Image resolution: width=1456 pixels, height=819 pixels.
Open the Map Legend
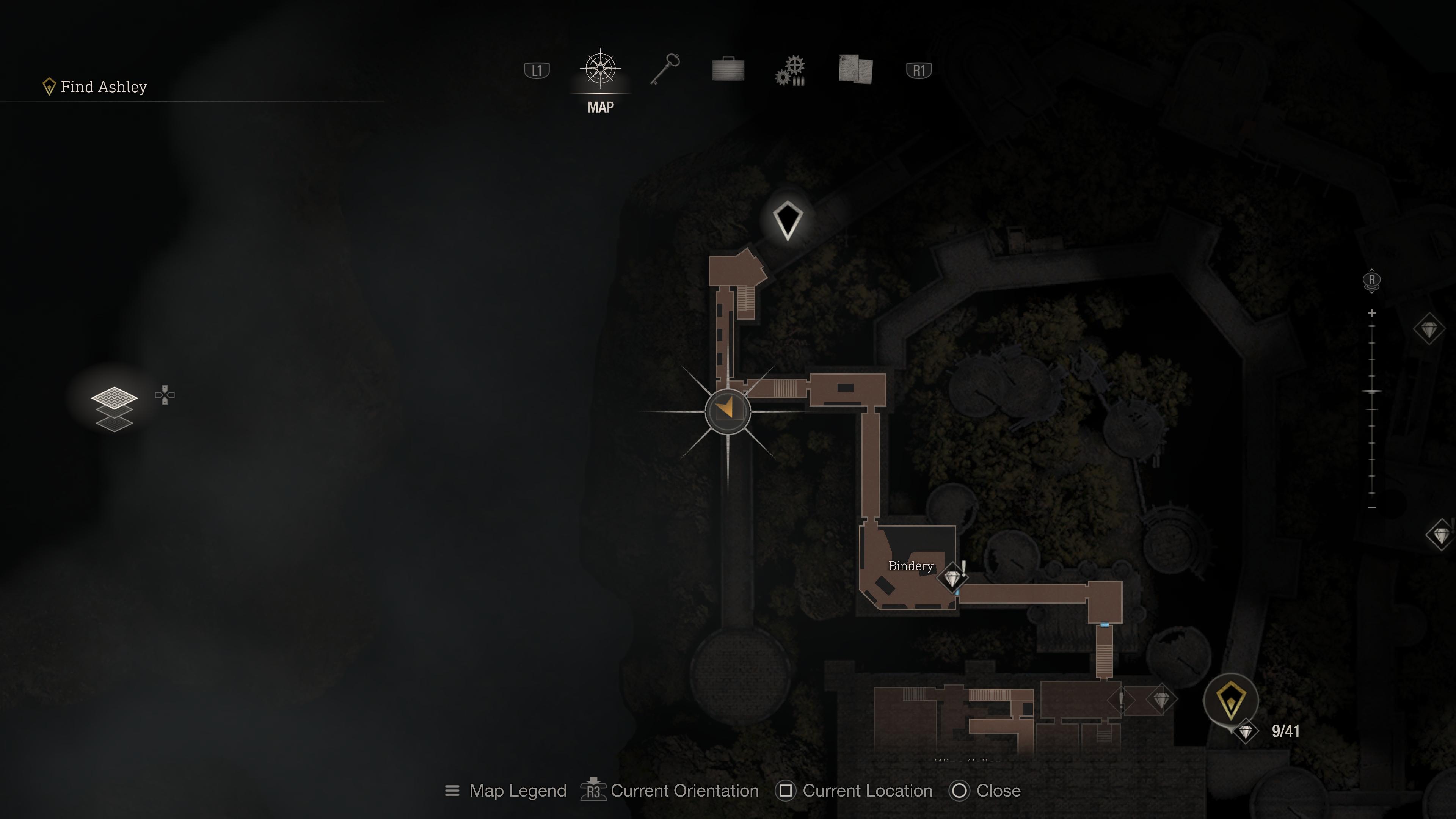tap(506, 791)
